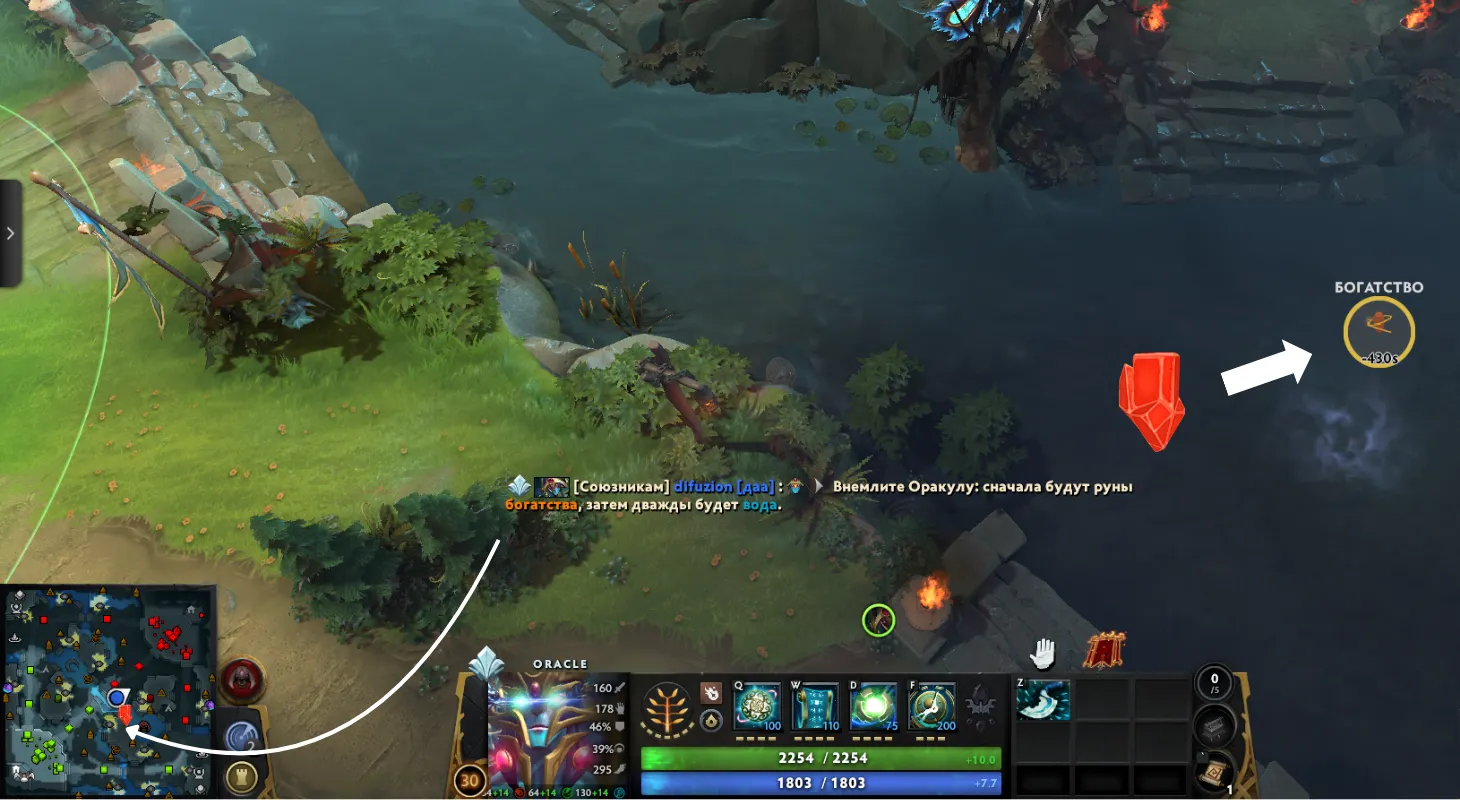Click the Town Portal Scroll slot
The width and height of the screenshot is (1460, 800).
point(1212,773)
